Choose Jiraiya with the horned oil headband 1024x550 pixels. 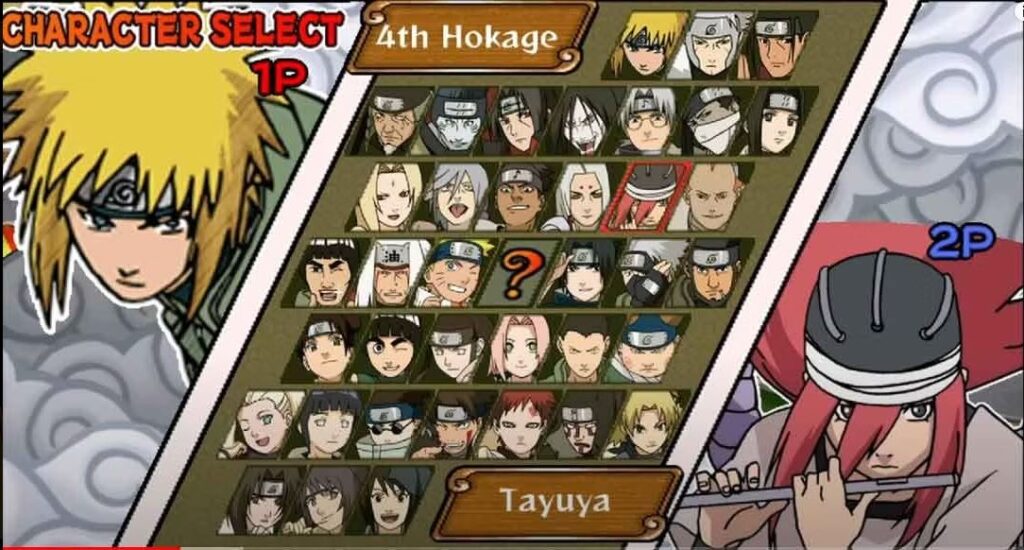(391, 271)
